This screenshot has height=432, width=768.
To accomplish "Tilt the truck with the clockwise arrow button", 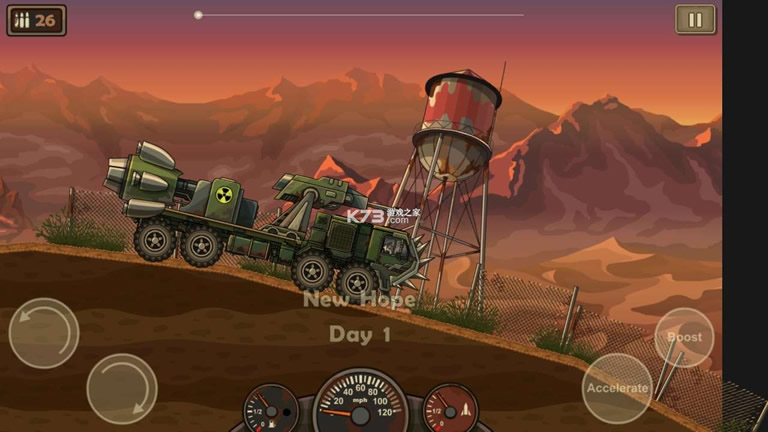I will click(x=122, y=388).
